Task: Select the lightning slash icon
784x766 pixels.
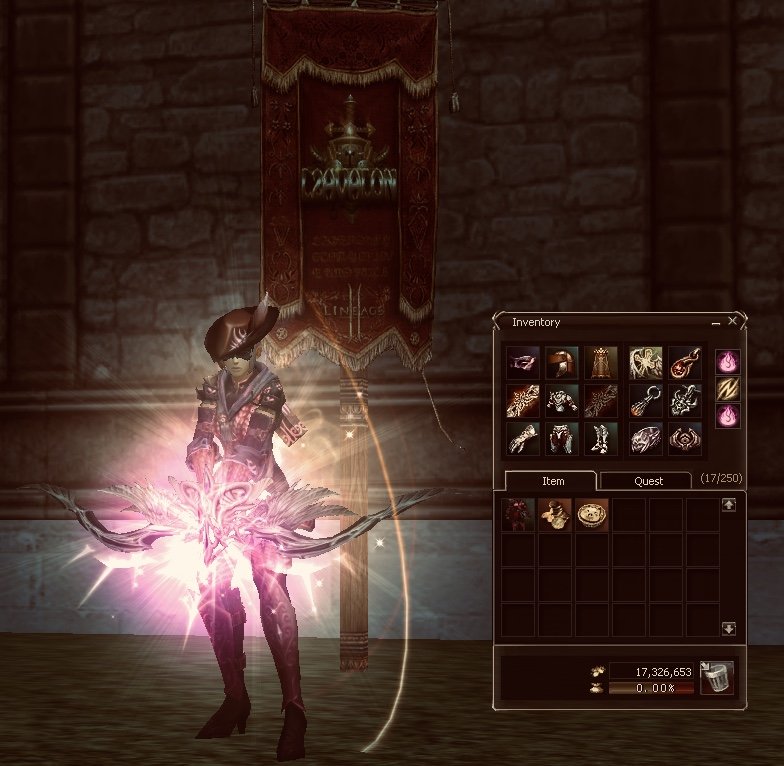Action: [728, 389]
